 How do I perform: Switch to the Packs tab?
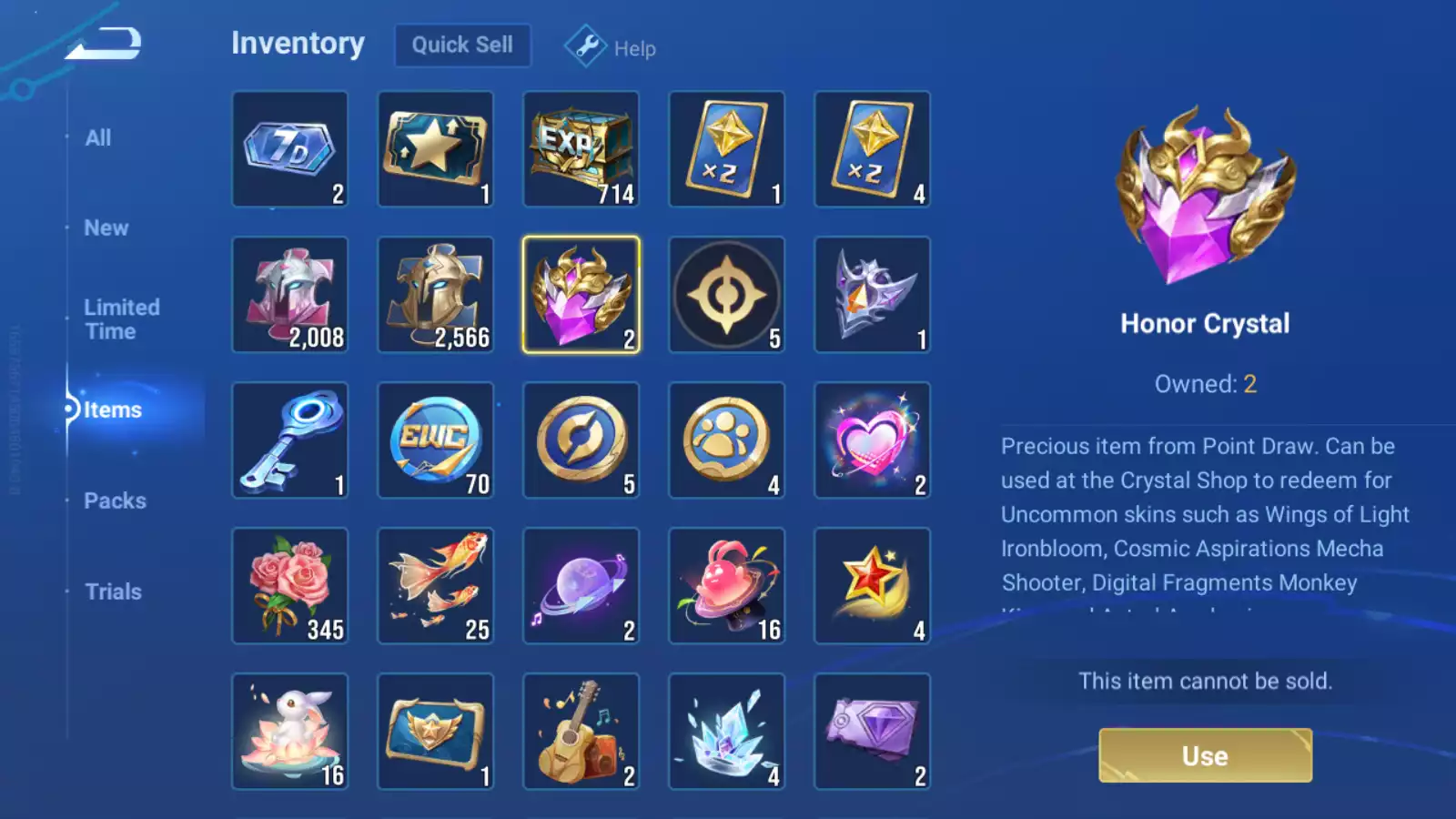pos(116,500)
